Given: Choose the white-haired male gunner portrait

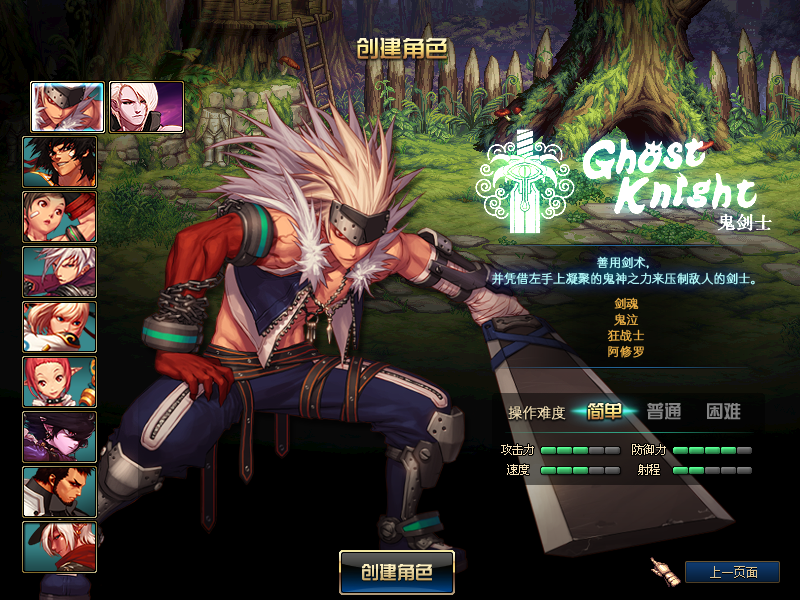Looking at the screenshot, I should point(60,272).
